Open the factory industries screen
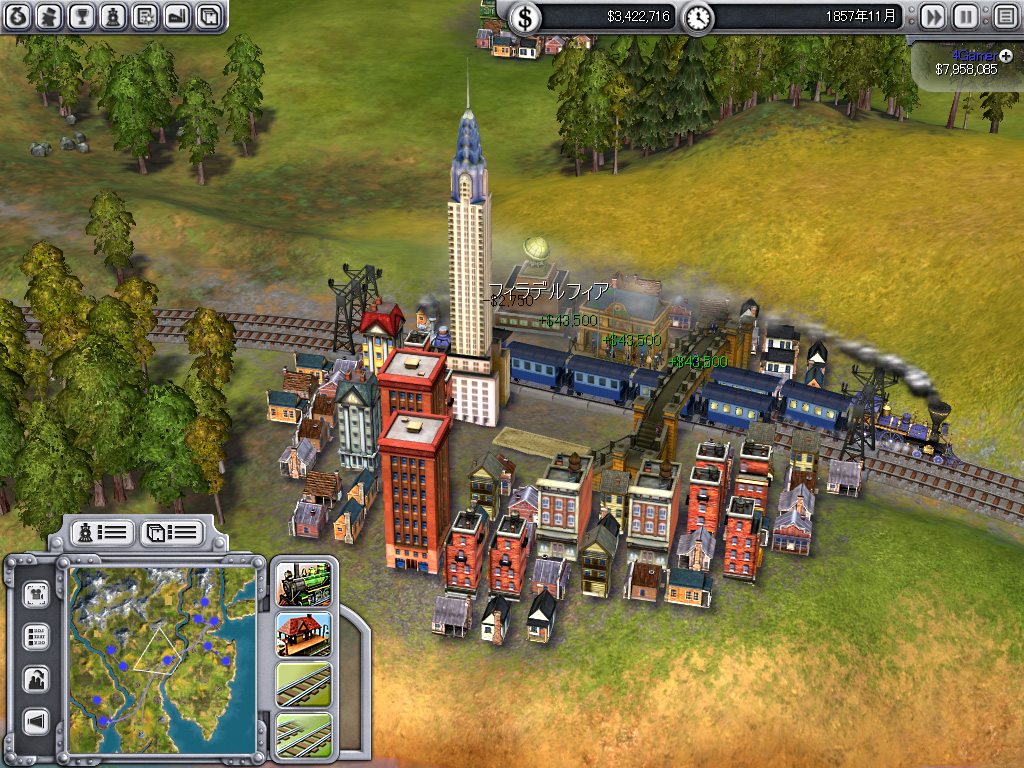This screenshot has width=1024, height=768. (x=176, y=16)
